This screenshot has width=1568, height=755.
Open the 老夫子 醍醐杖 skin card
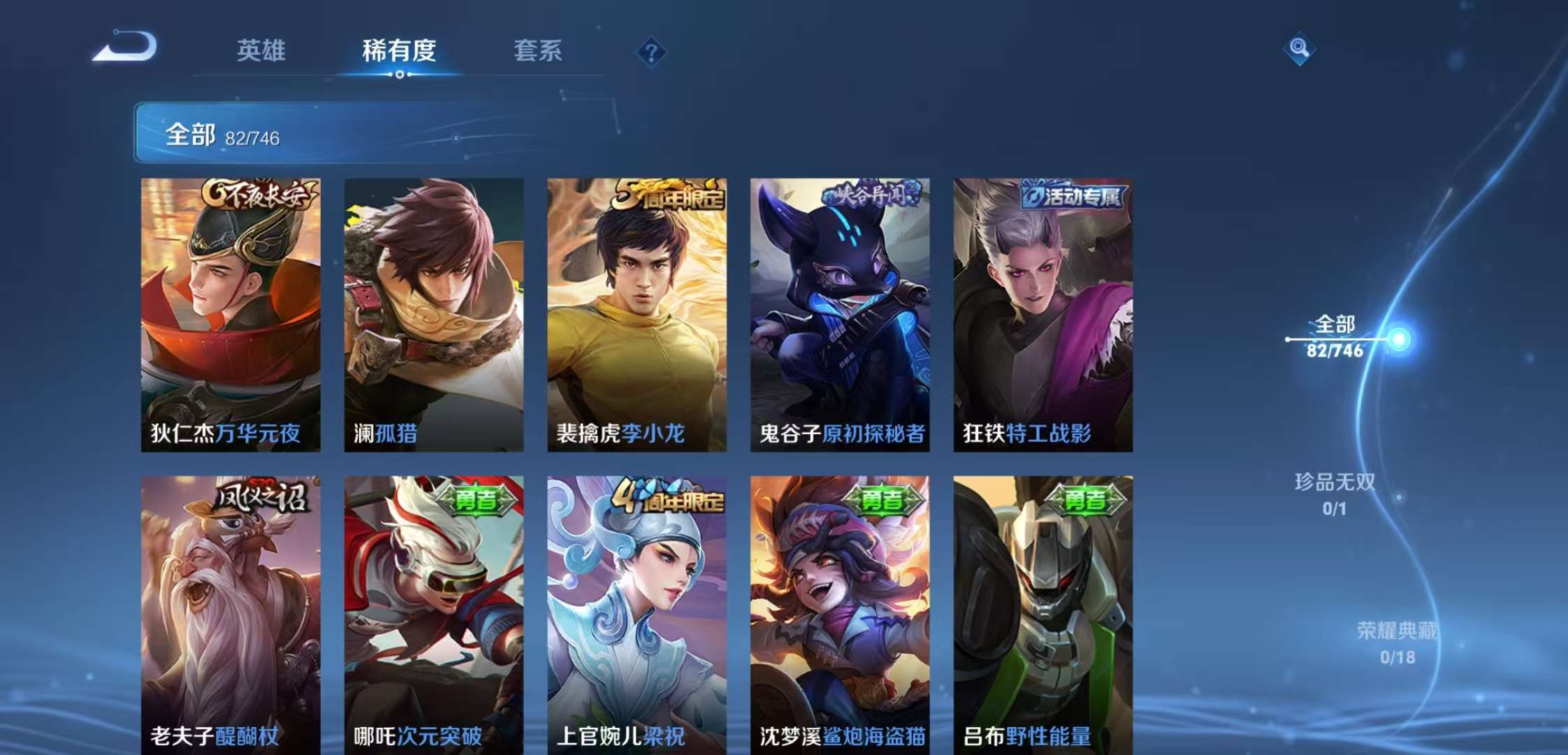(231, 614)
